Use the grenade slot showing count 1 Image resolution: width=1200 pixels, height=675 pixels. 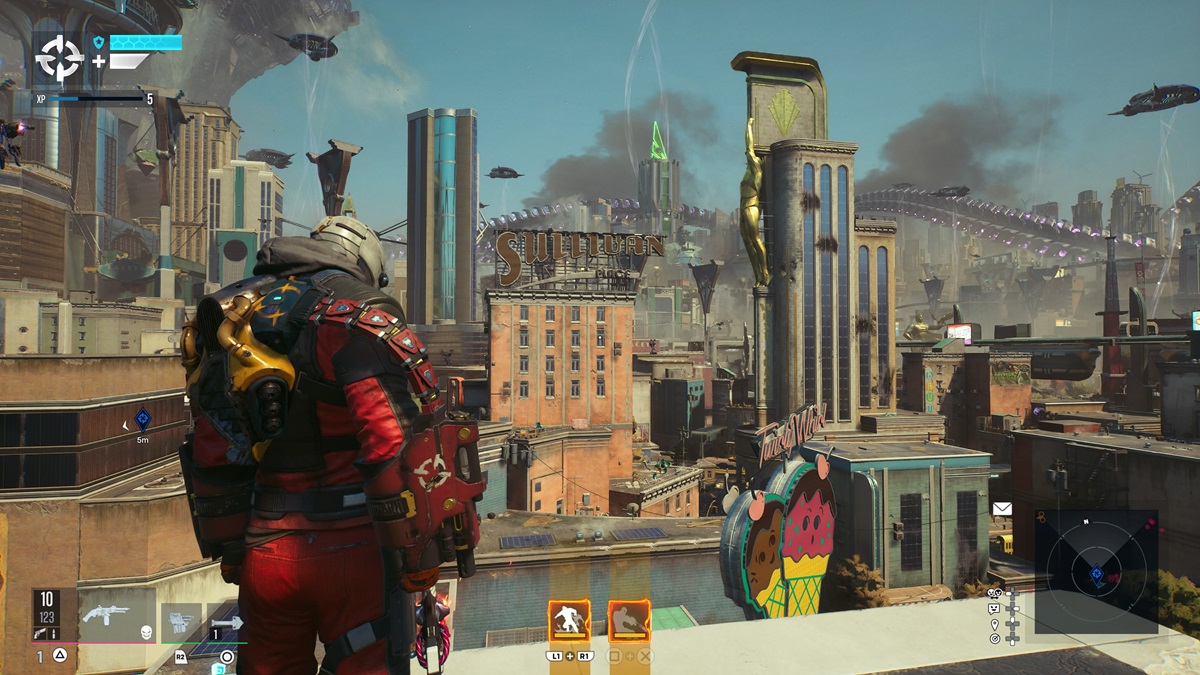[x=227, y=621]
